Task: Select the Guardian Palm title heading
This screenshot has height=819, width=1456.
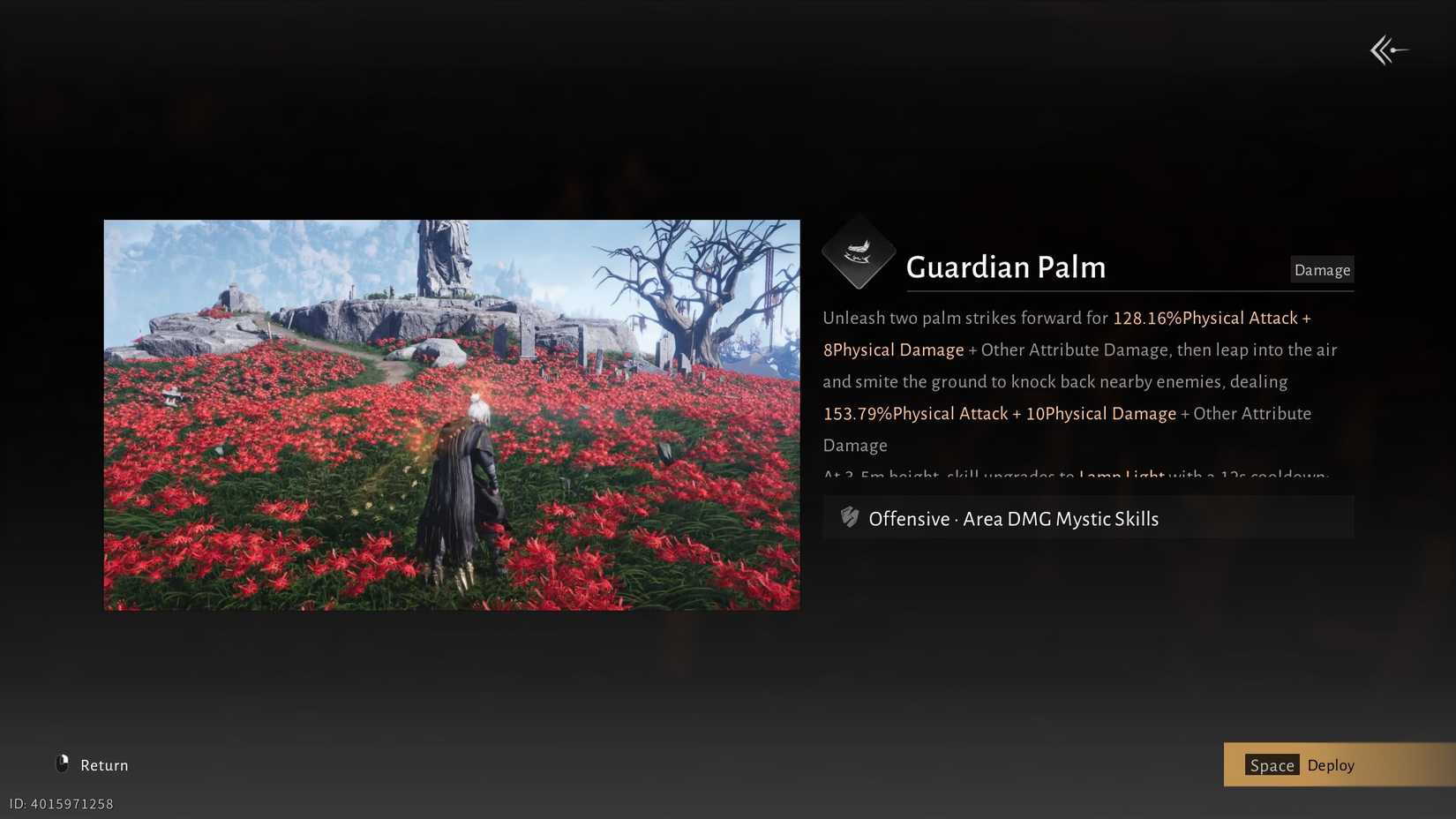Action: coord(1005,267)
